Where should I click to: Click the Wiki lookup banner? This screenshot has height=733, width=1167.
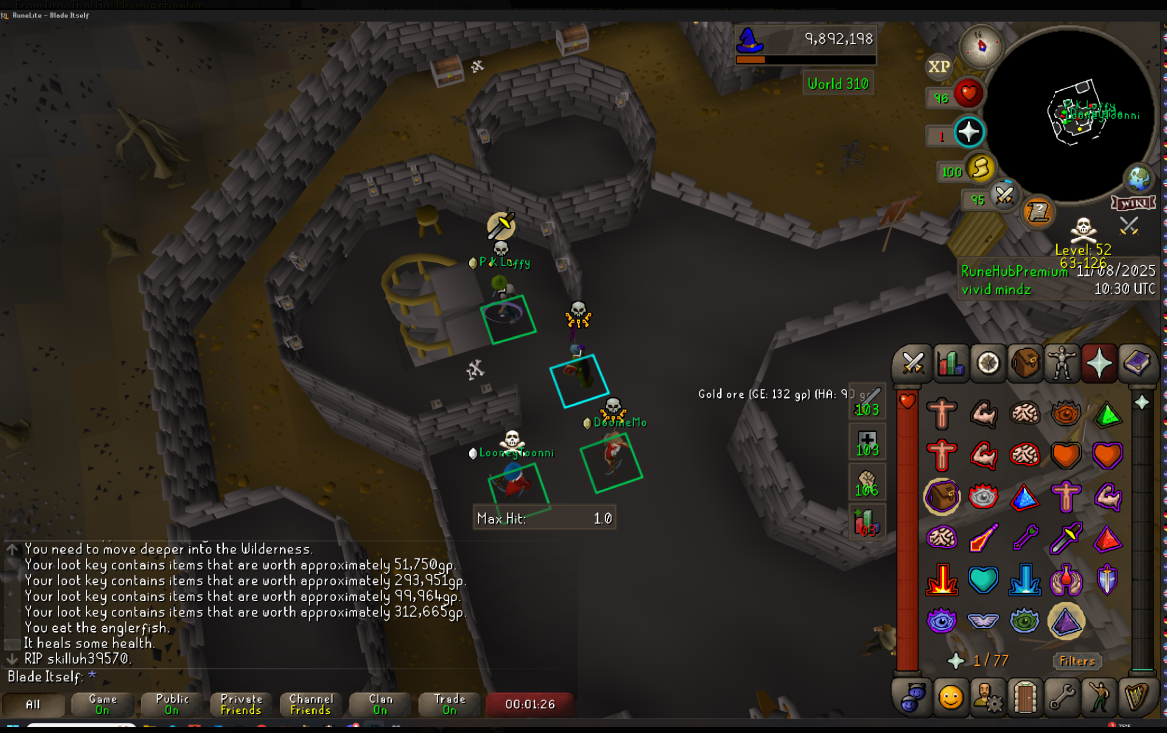(x=1133, y=203)
